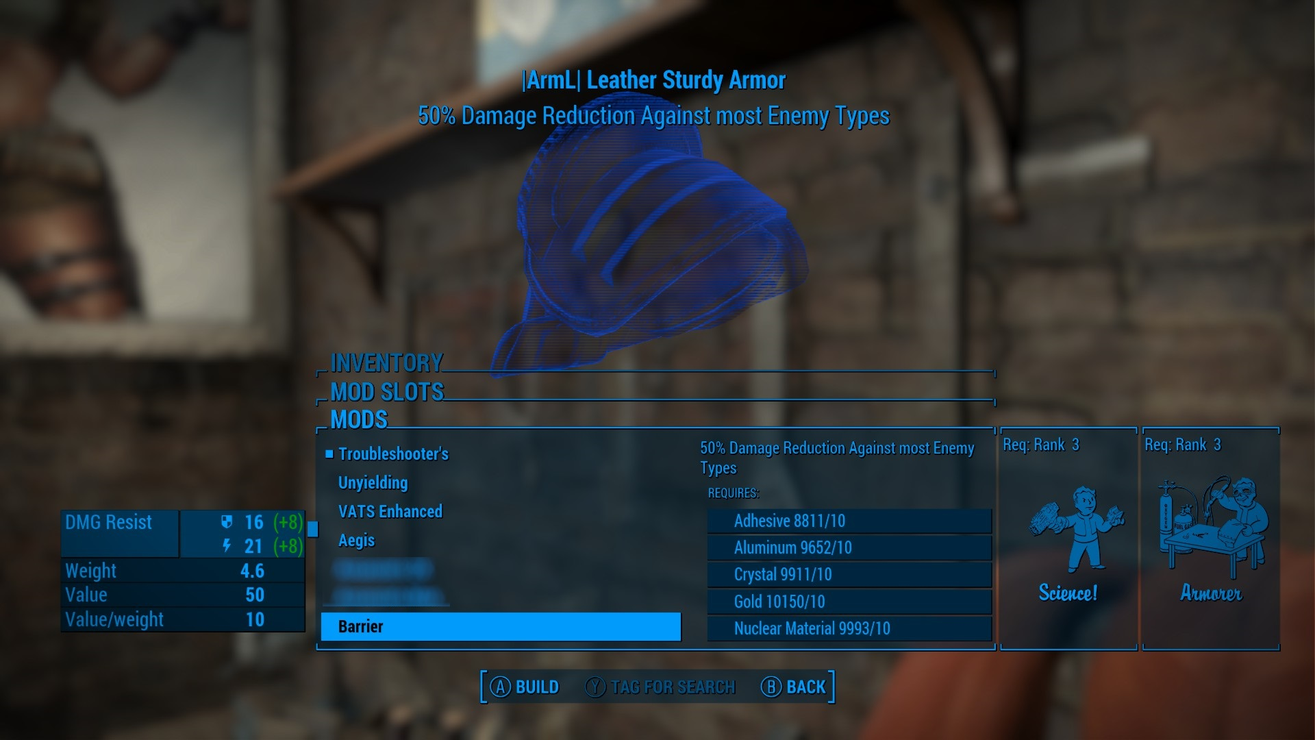Open the Mods section header
The image size is (1315, 740).
coord(359,419)
